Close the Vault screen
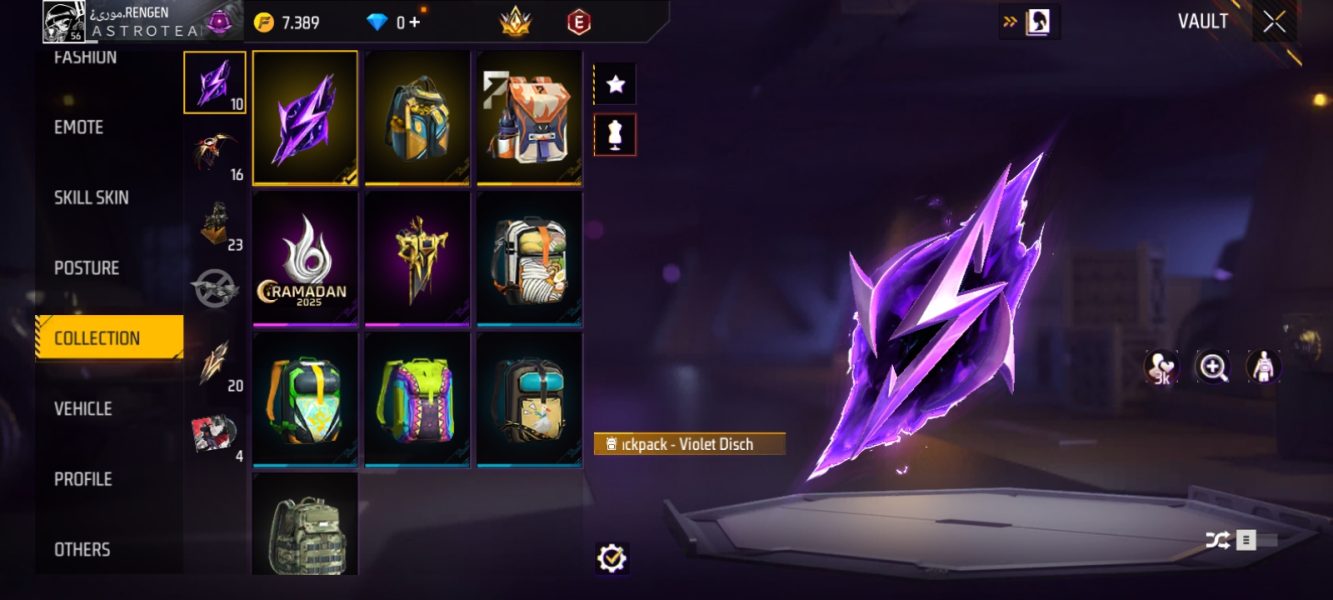Screen dimensions: 1333x600 tap(1274, 22)
